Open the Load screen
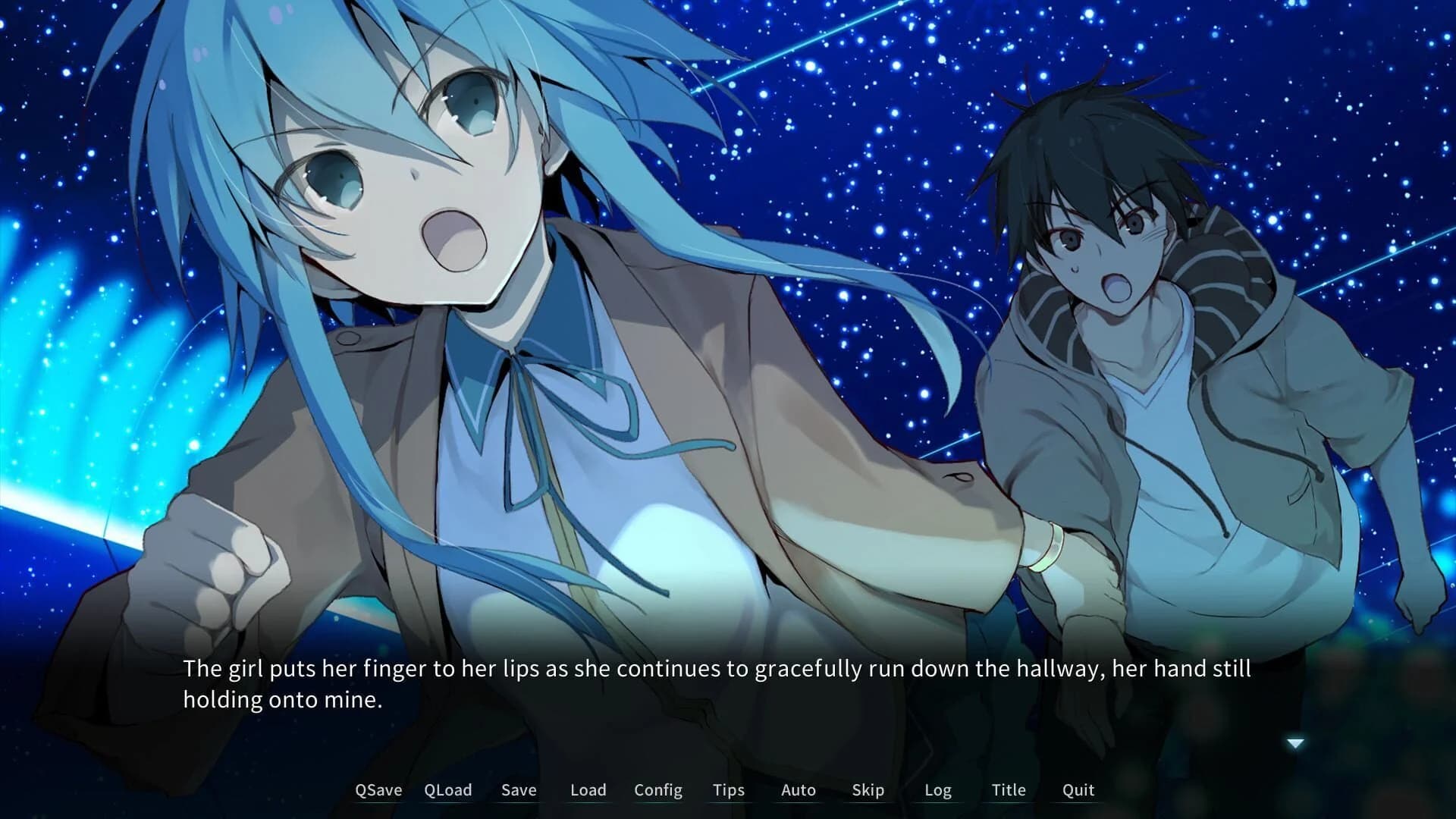Screen dimensions: 1456x819 (x=588, y=789)
